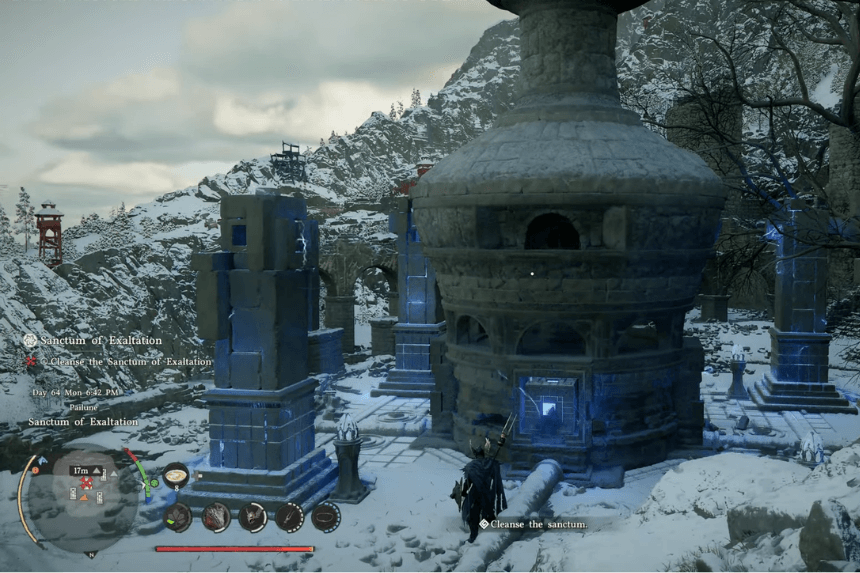Select the beast claw skill slot
Screen dimensions: 860x573
216,517
